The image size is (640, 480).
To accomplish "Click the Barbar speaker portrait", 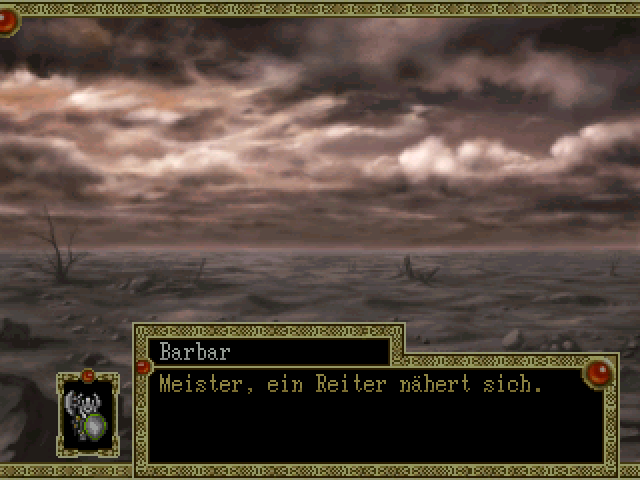I will coord(88,414).
